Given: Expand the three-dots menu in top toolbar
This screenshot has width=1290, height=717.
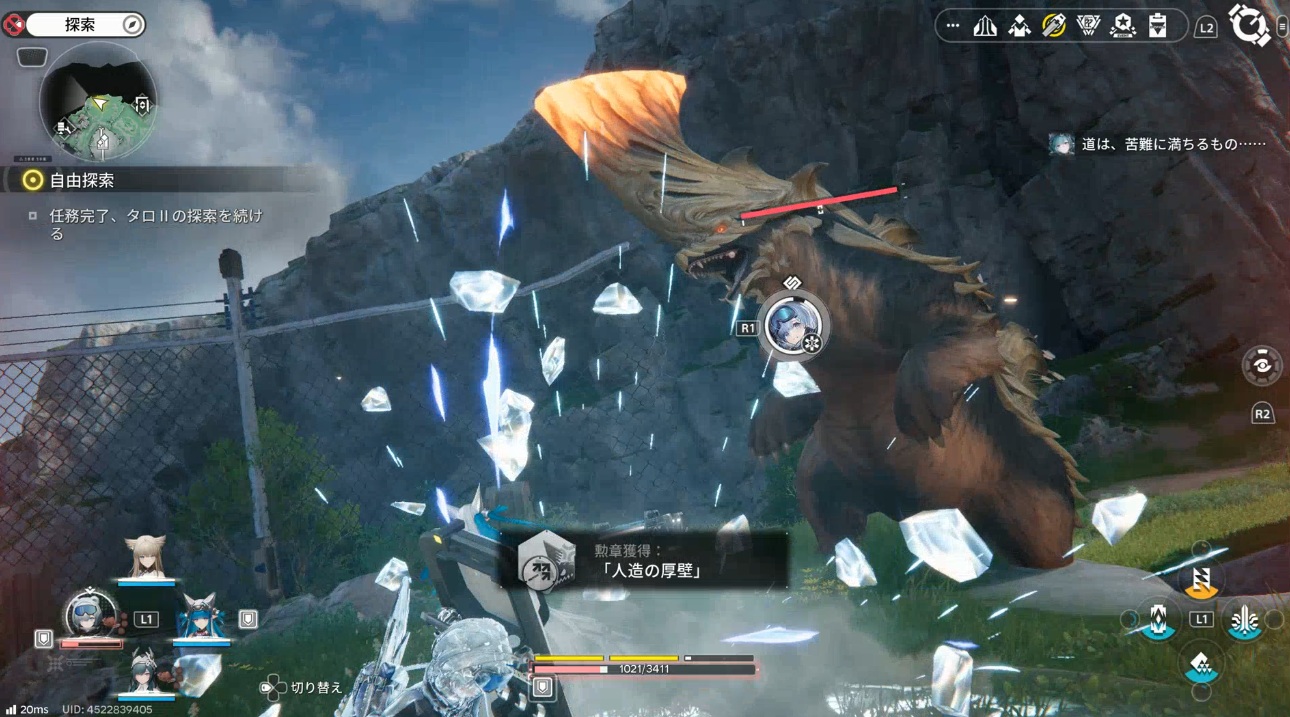Looking at the screenshot, I should click(x=952, y=26).
